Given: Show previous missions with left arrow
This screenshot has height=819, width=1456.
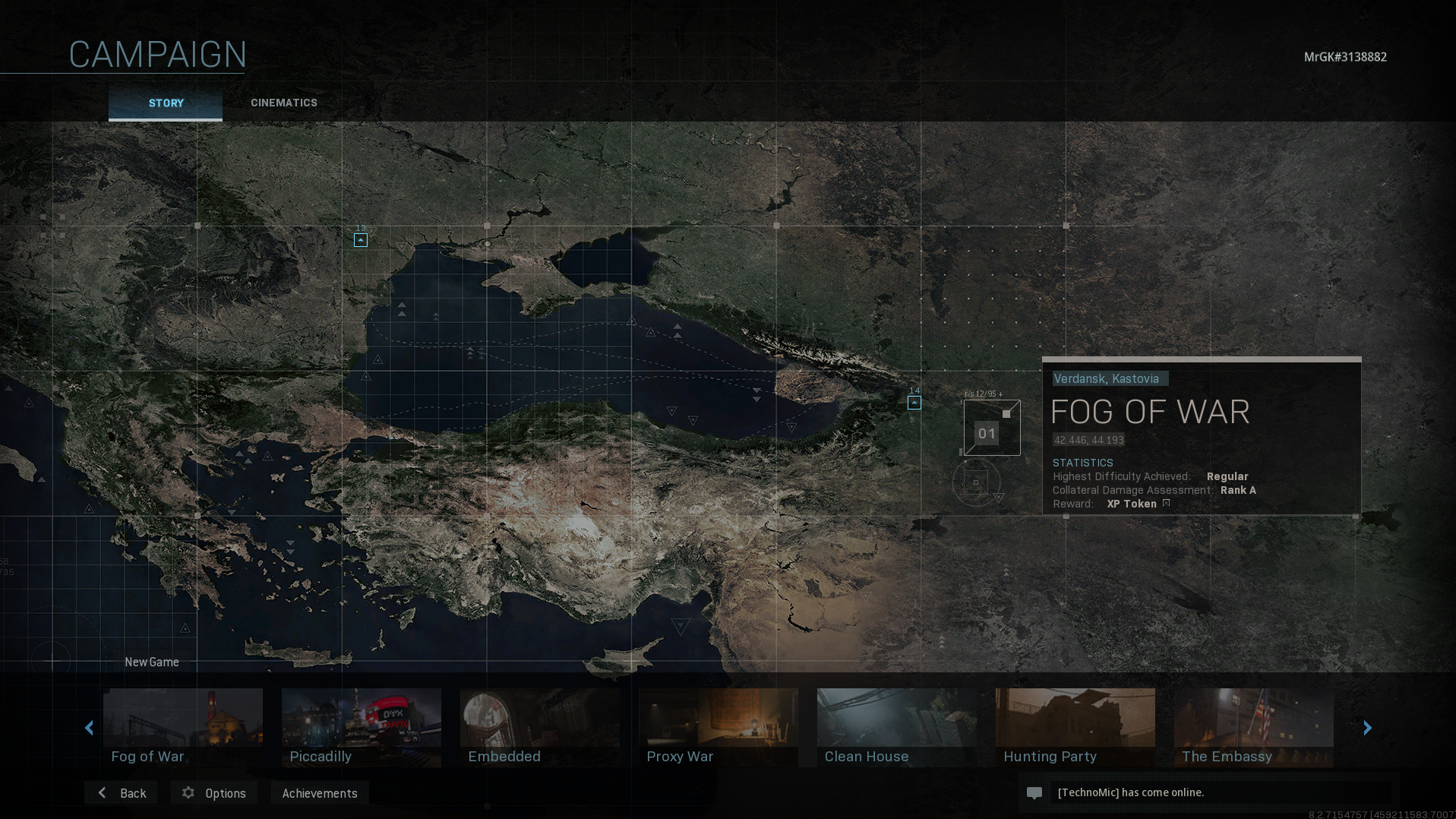Looking at the screenshot, I should pos(90,728).
